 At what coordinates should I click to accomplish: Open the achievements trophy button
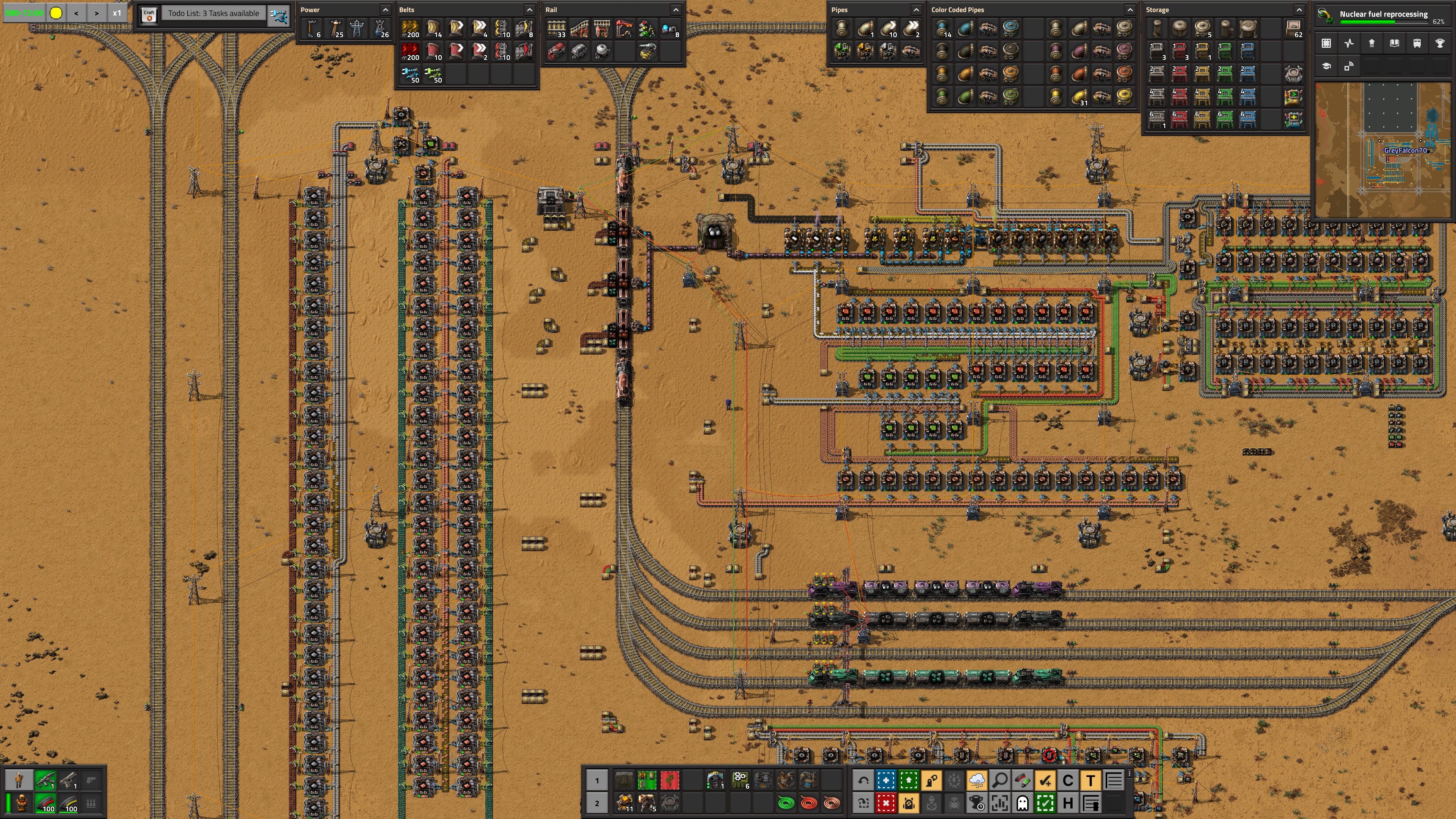pyautogui.click(x=1440, y=44)
